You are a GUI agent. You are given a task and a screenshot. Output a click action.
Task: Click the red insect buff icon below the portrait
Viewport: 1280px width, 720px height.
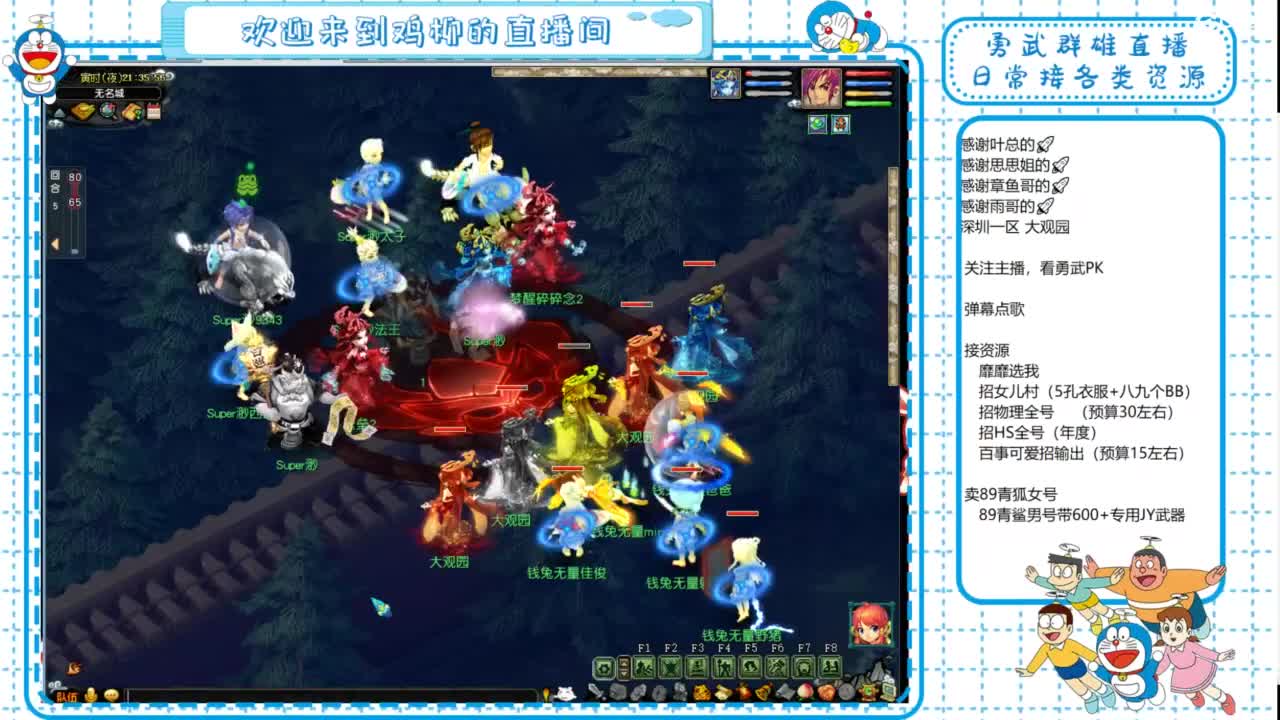click(x=840, y=124)
